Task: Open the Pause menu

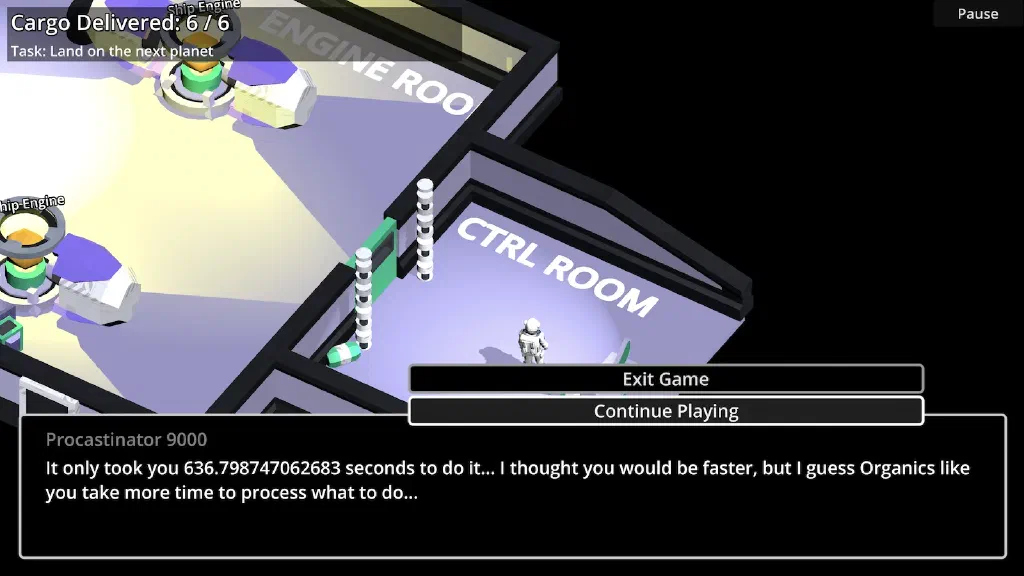Action: click(977, 14)
